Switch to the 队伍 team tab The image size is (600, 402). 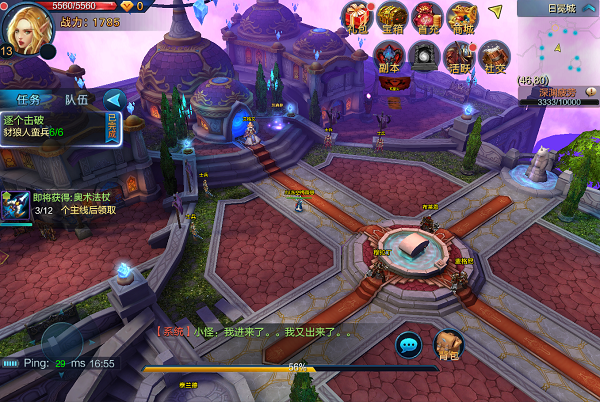pos(76,99)
